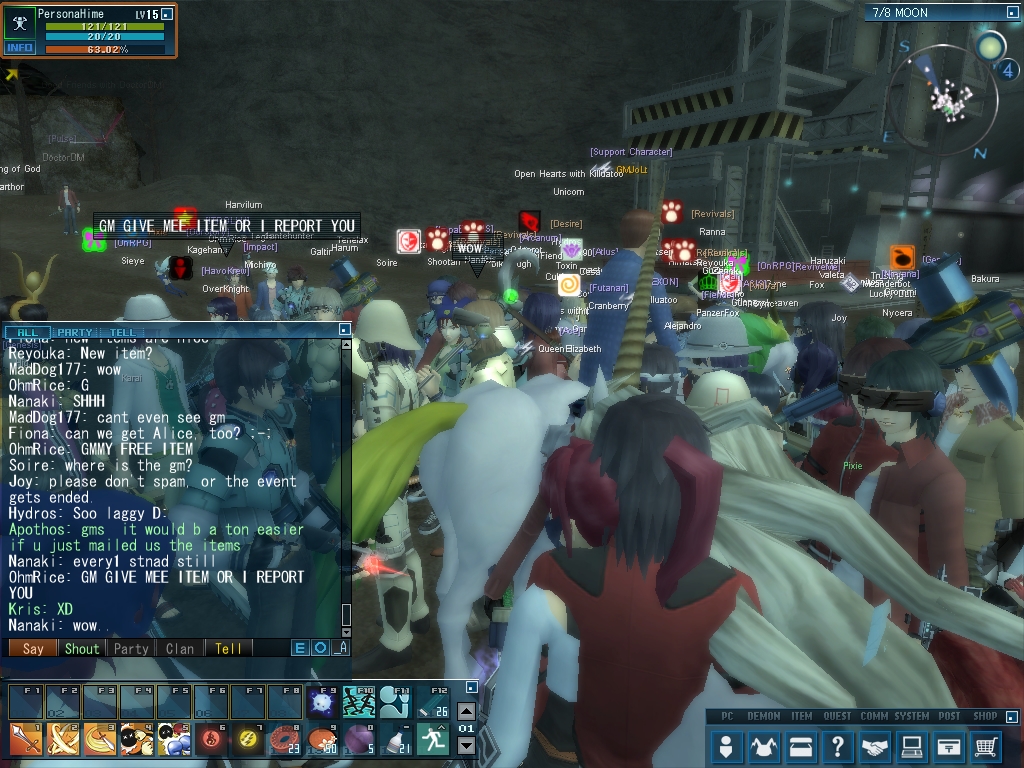Use the red flame skill in slot 6
The height and width of the screenshot is (768, 1024).
pos(211,739)
